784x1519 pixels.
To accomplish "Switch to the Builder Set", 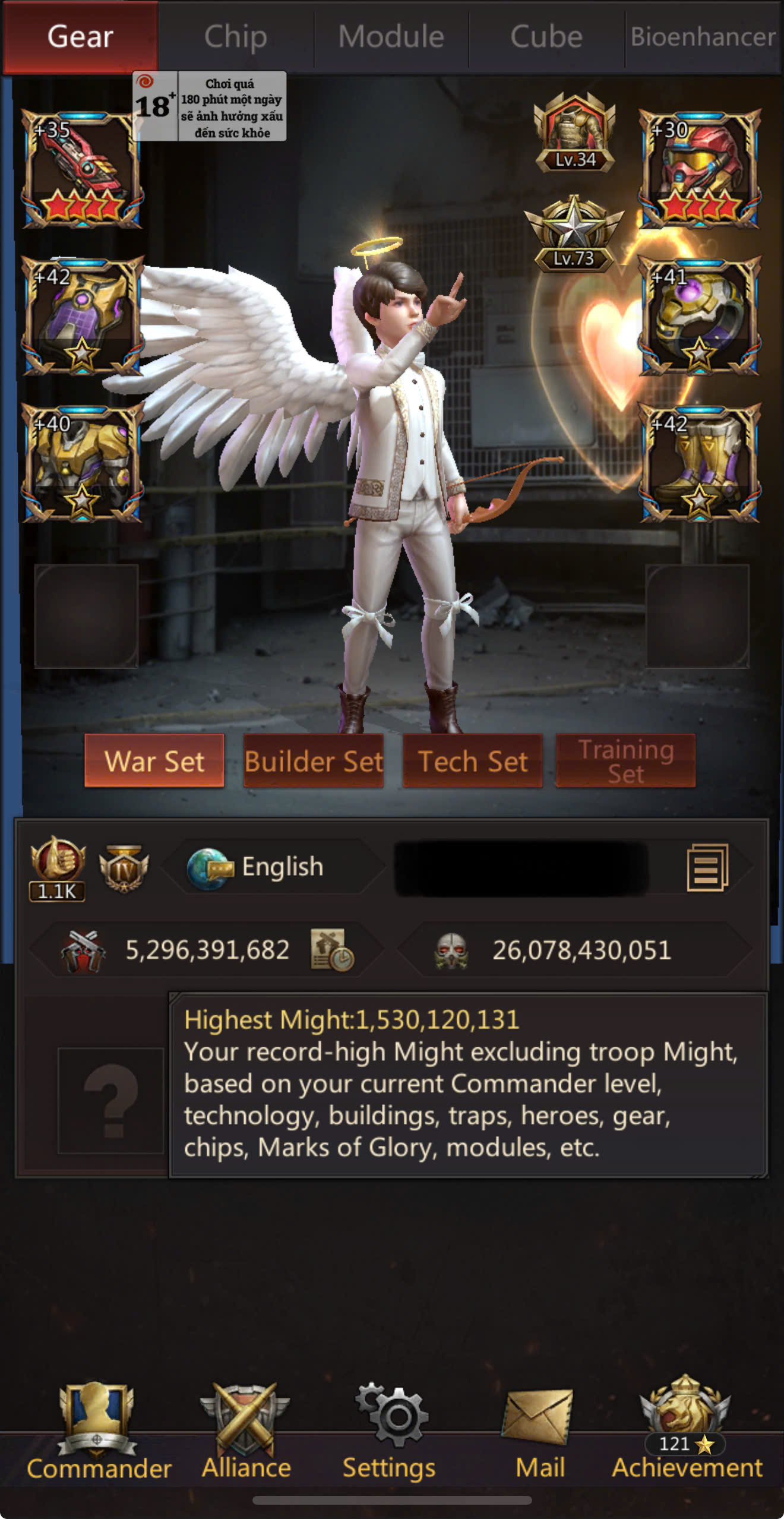I will [314, 761].
